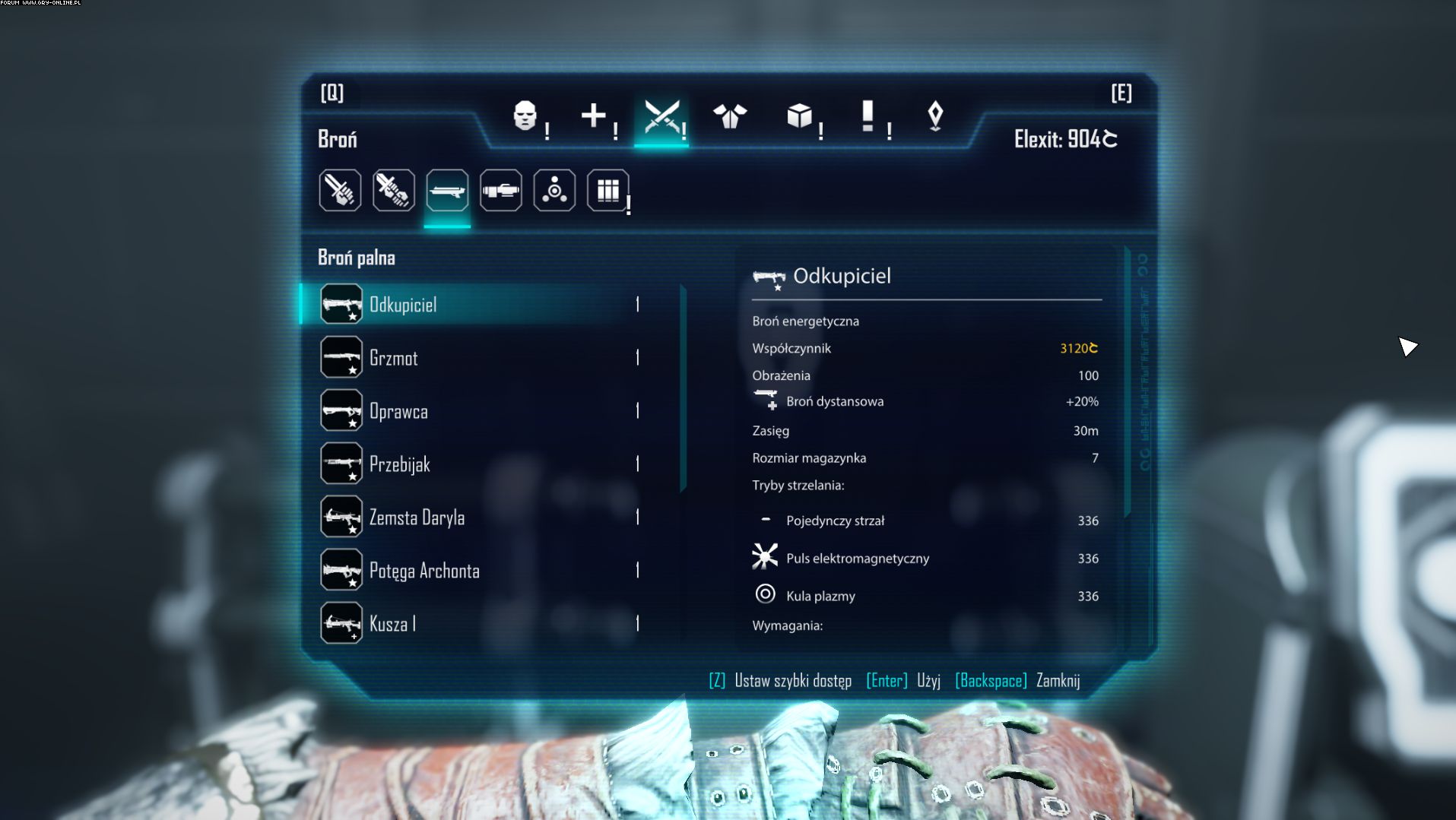
Task: Select the crossed swords weapons tab
Action: [x=661, y=117]
